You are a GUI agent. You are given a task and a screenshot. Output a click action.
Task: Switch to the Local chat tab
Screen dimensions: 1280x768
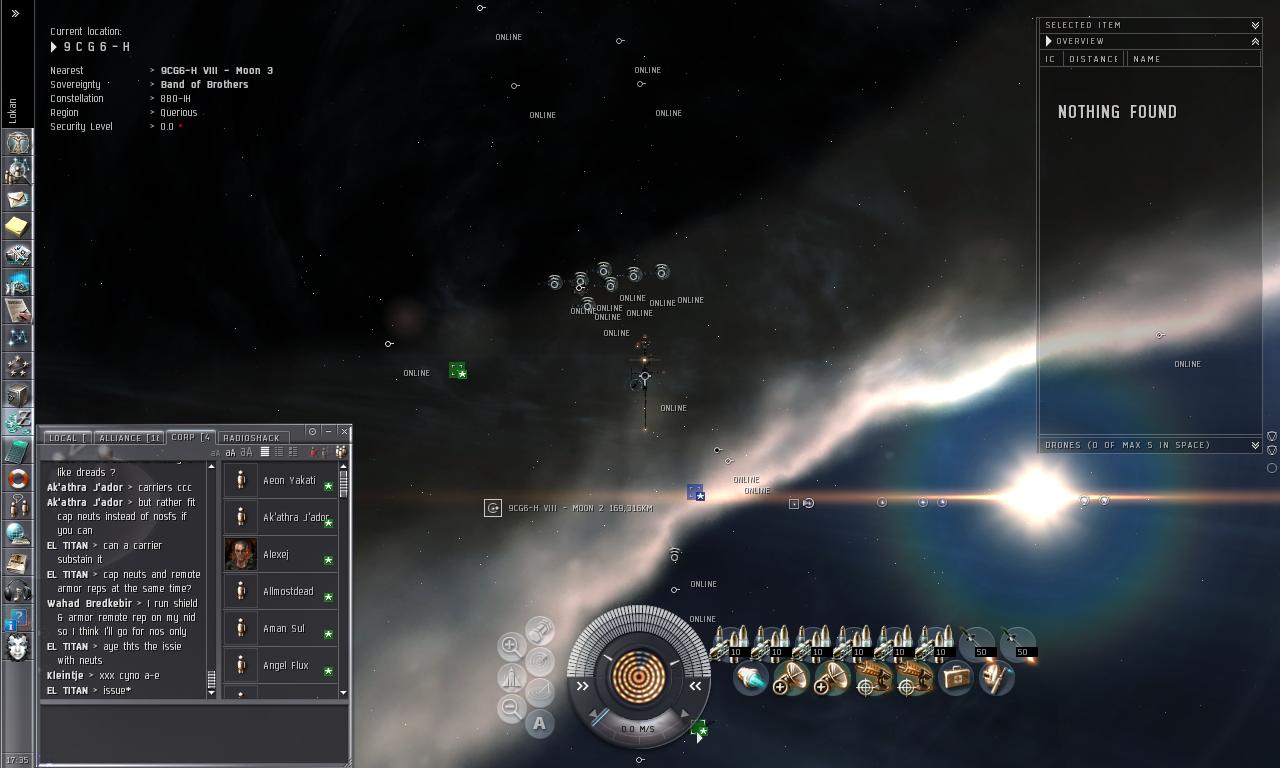coord(63,438)
